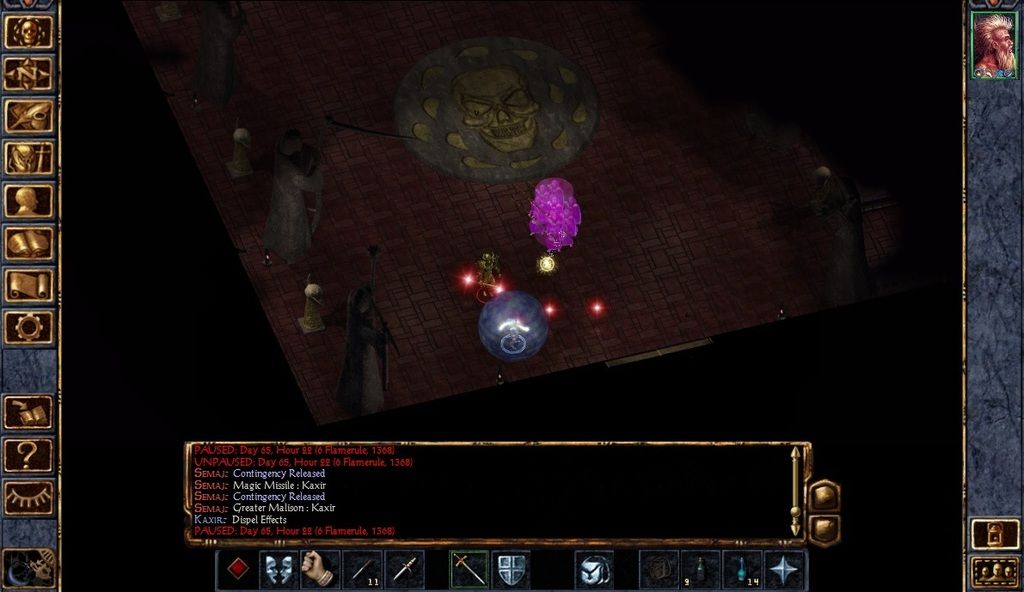
Task: Open special abilities with the star button
Action: pos(785,569)
